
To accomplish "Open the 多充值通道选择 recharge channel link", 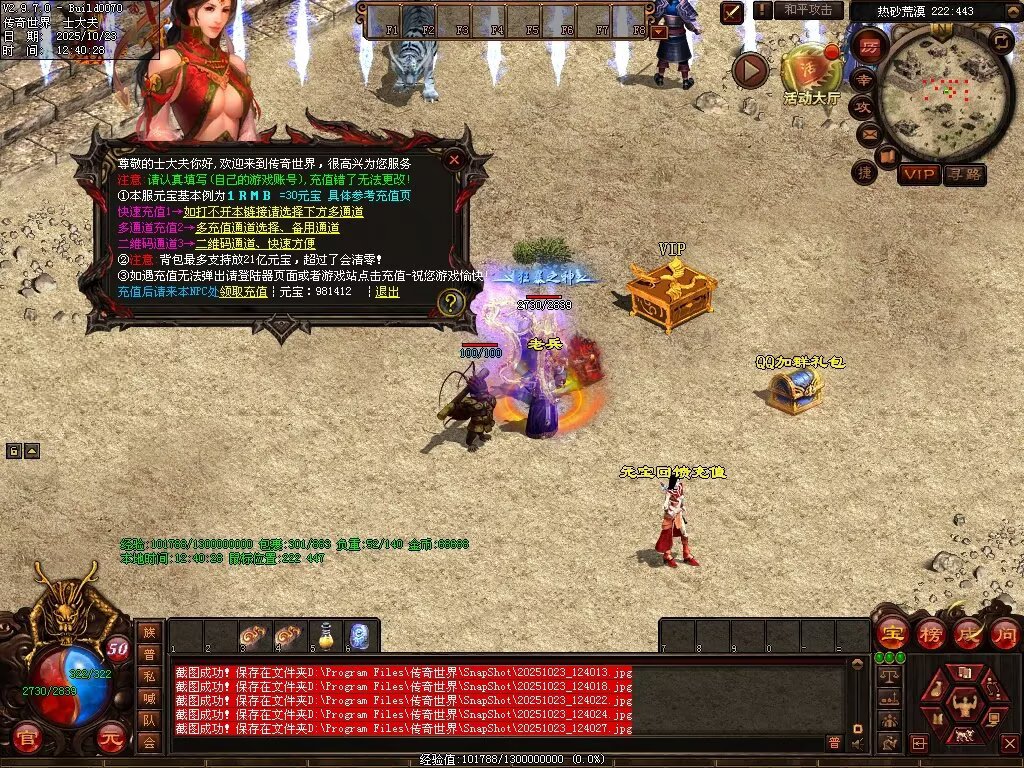I will click(x=267, y=228).
